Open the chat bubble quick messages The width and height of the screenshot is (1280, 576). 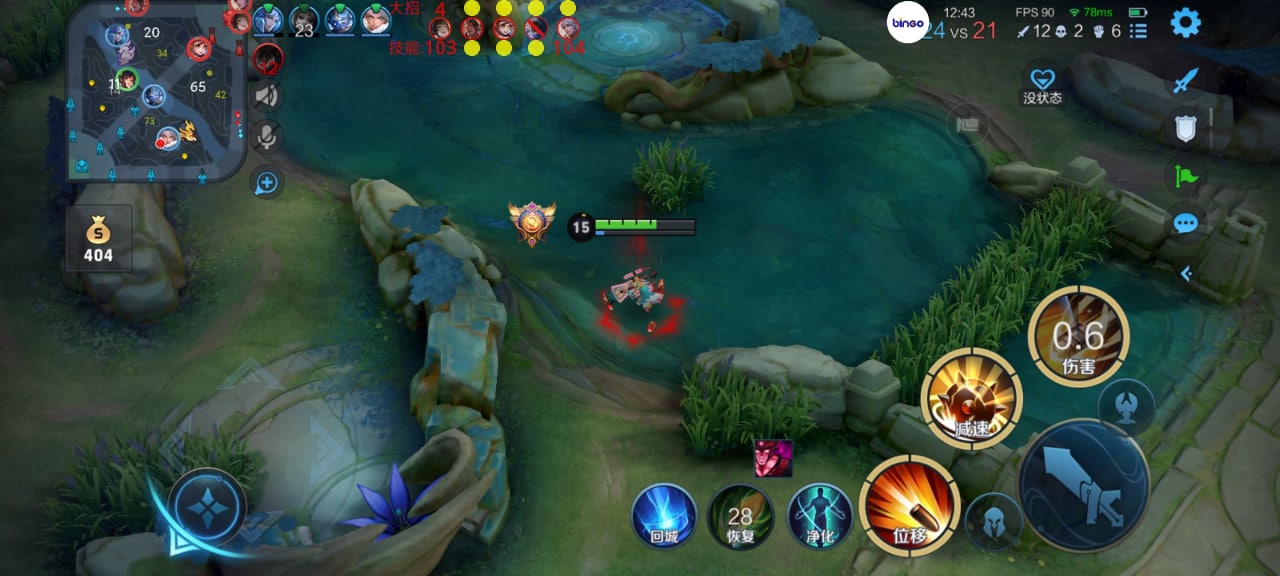(1186, 223)
